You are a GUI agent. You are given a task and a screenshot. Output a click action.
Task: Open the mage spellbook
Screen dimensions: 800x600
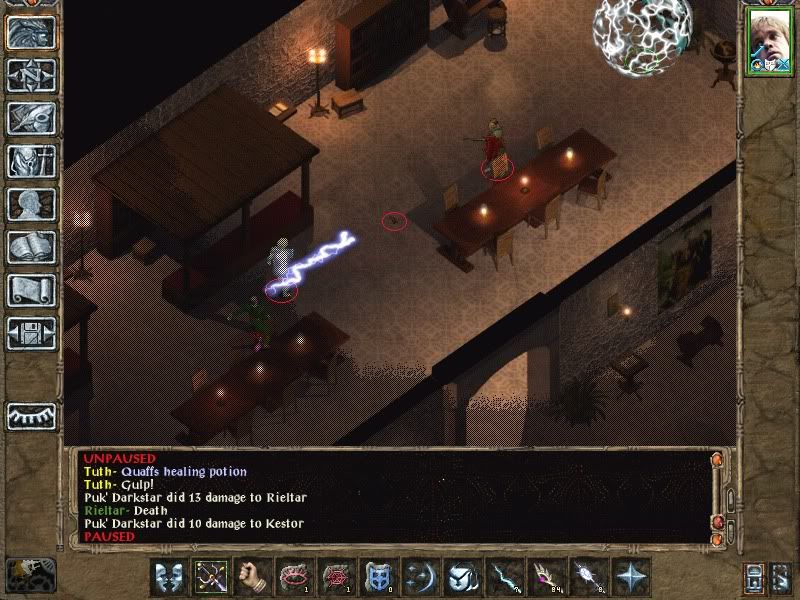31,247
